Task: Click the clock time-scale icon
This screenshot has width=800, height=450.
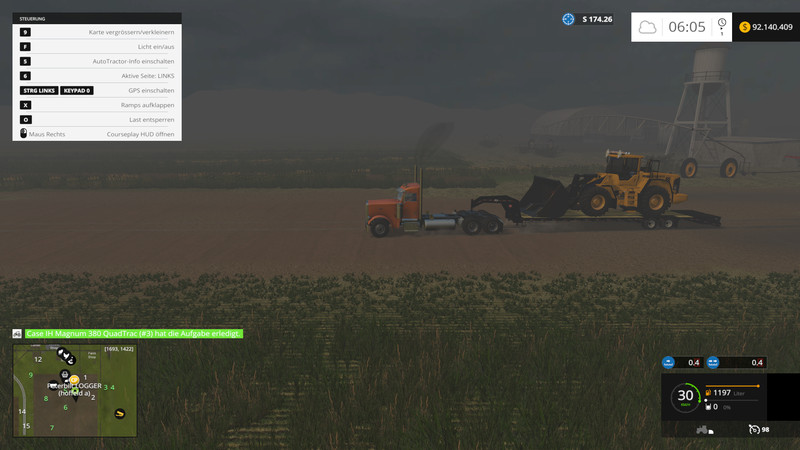Action: [721, 25]
